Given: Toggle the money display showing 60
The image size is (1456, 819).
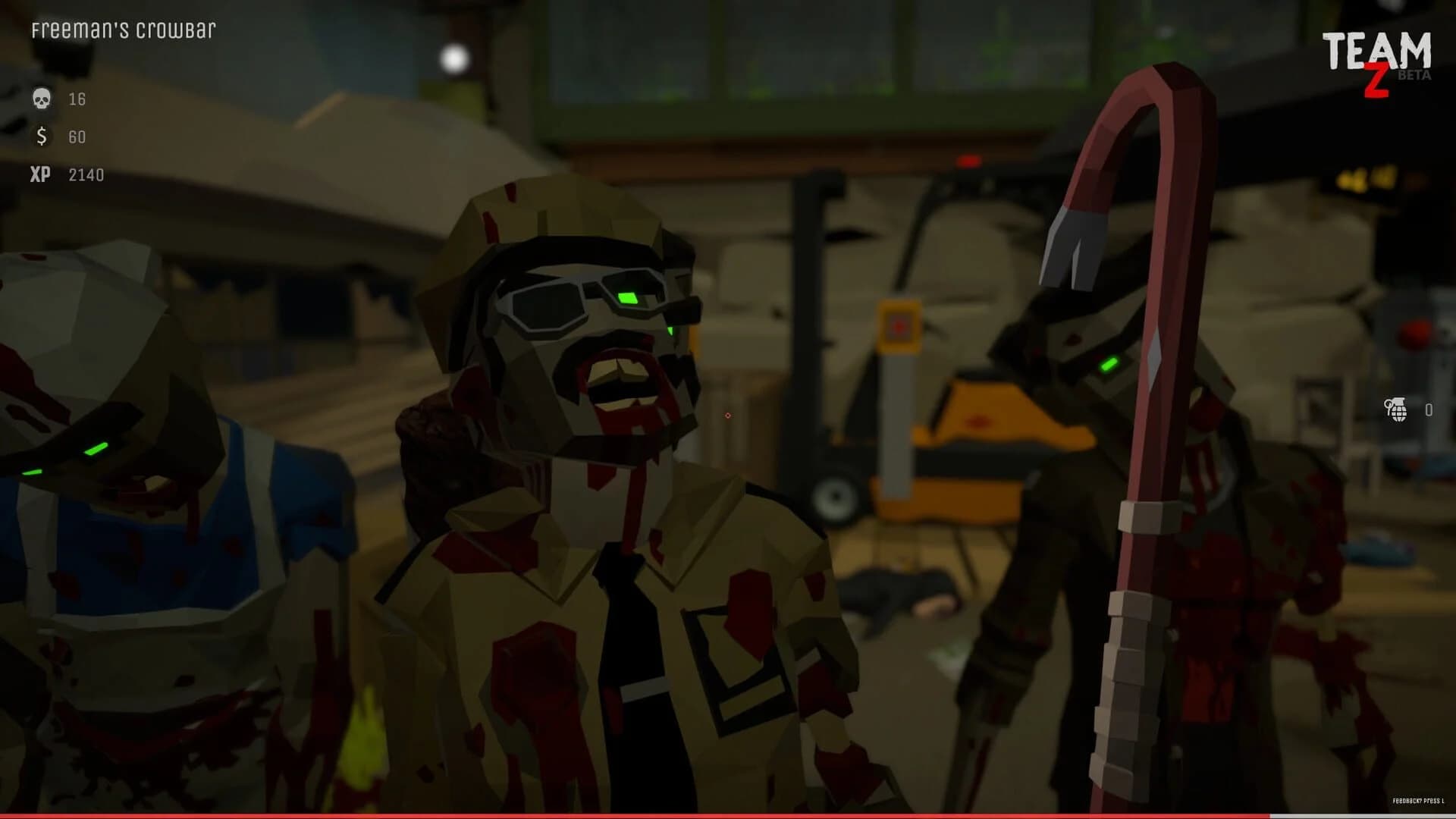Looking at the screenshot, I should click(77, 138).
